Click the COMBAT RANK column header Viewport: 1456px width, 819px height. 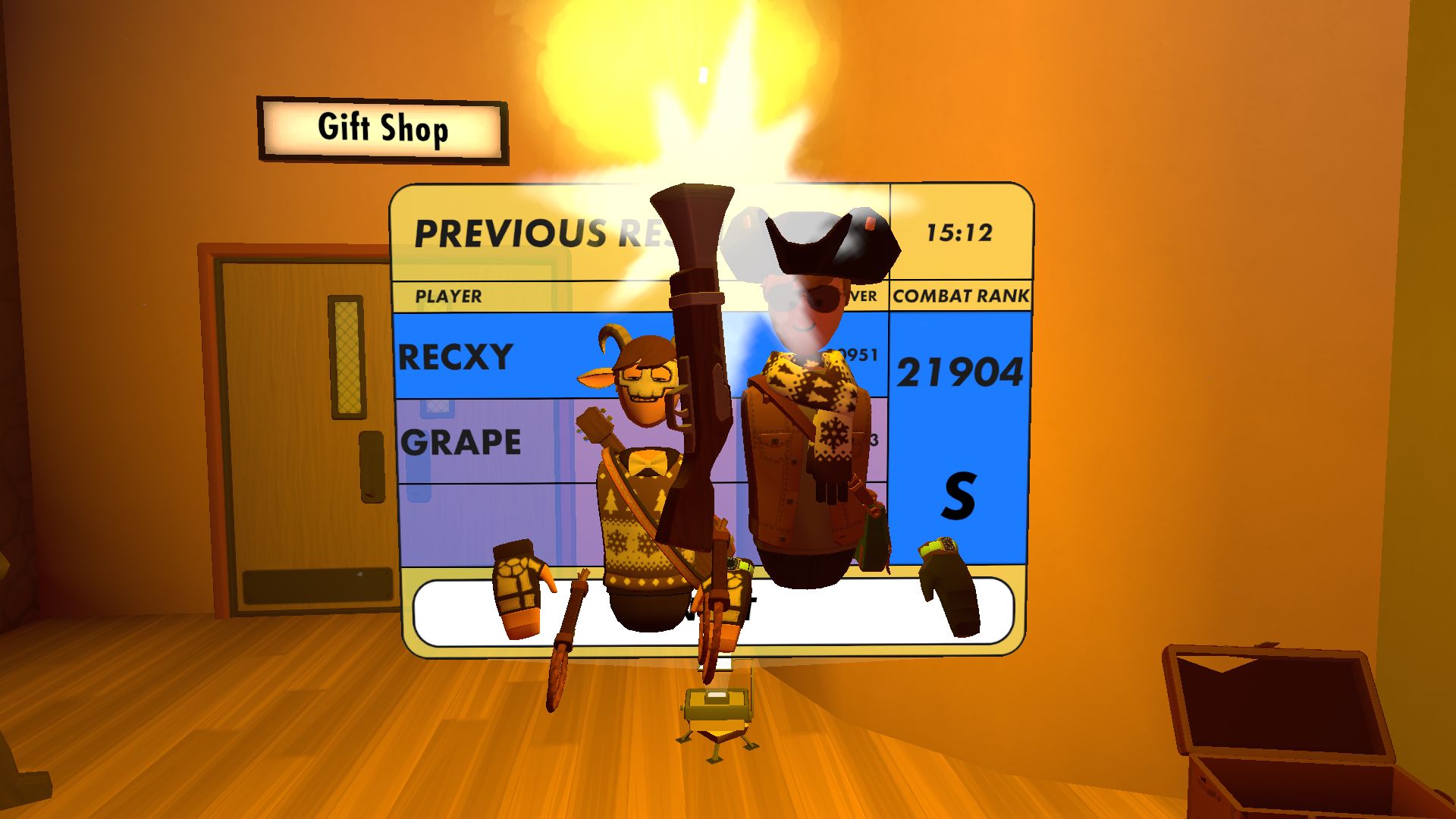click(962, 296)
